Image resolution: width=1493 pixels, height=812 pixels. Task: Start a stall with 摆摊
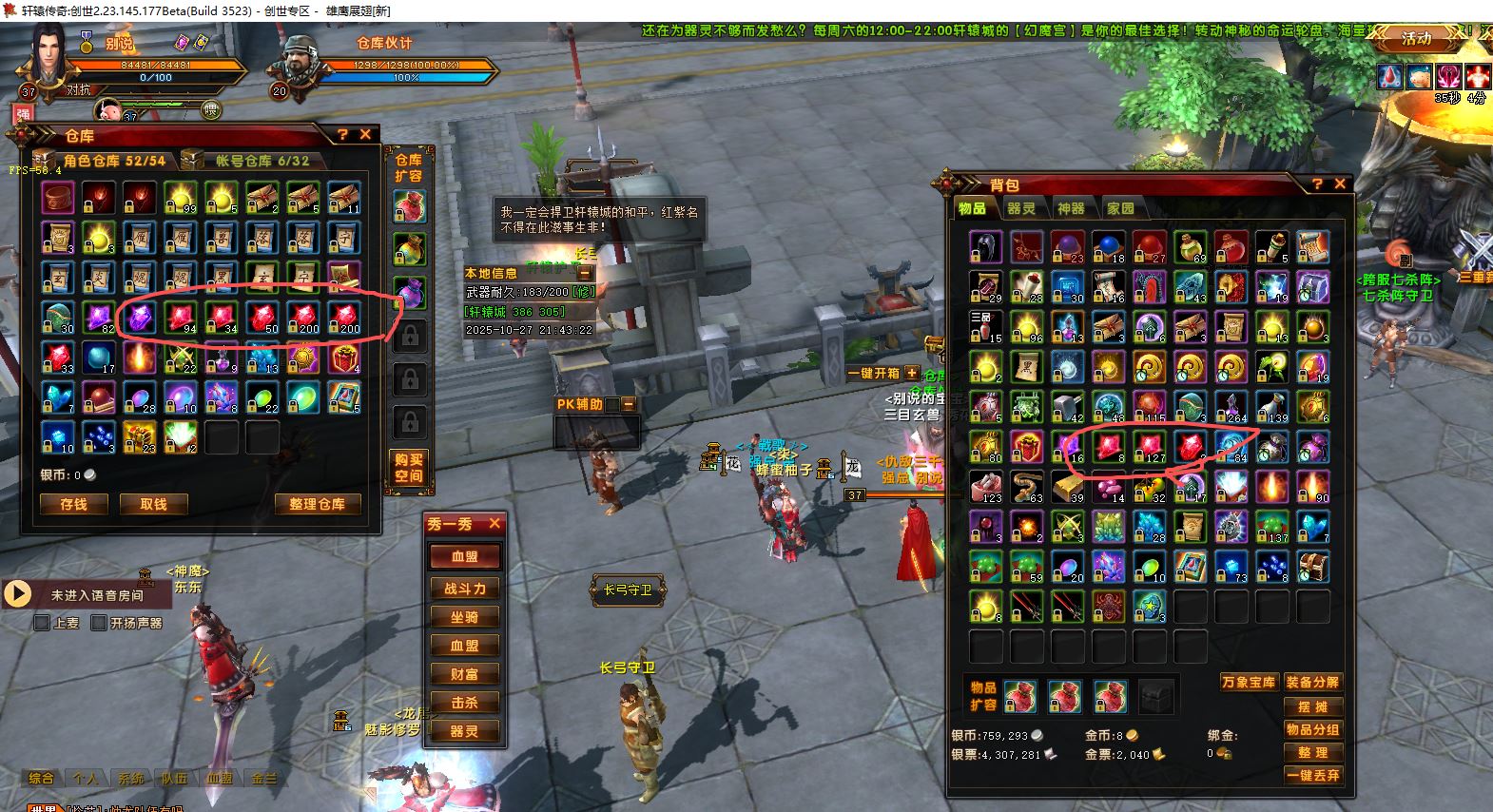coord(1312,706)
